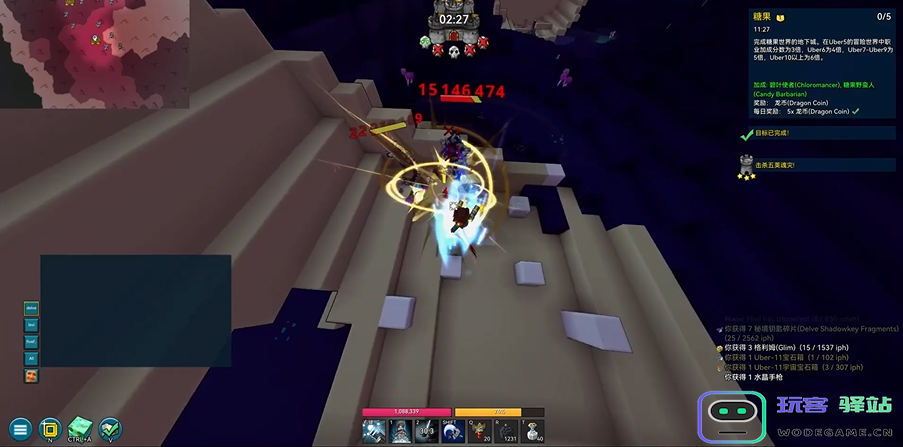The width and height of the screenshot is (903, 447).
Task: Select the 'delve' chat channel tab
Action: point(32,308)
